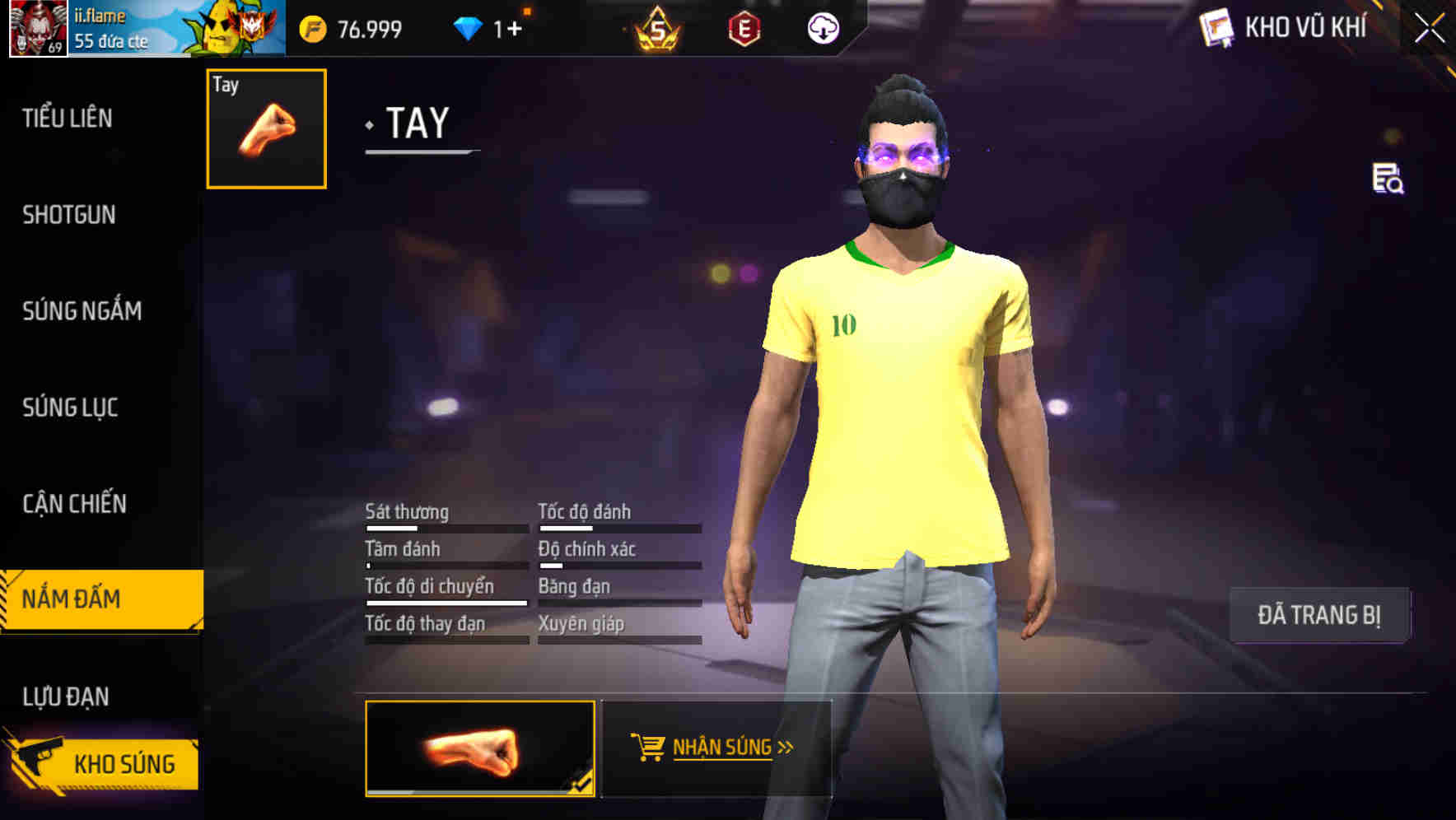Open the SÚNG NGẮM category
1456x820 pixels.
pyautogui.click(x=82, y=311)
